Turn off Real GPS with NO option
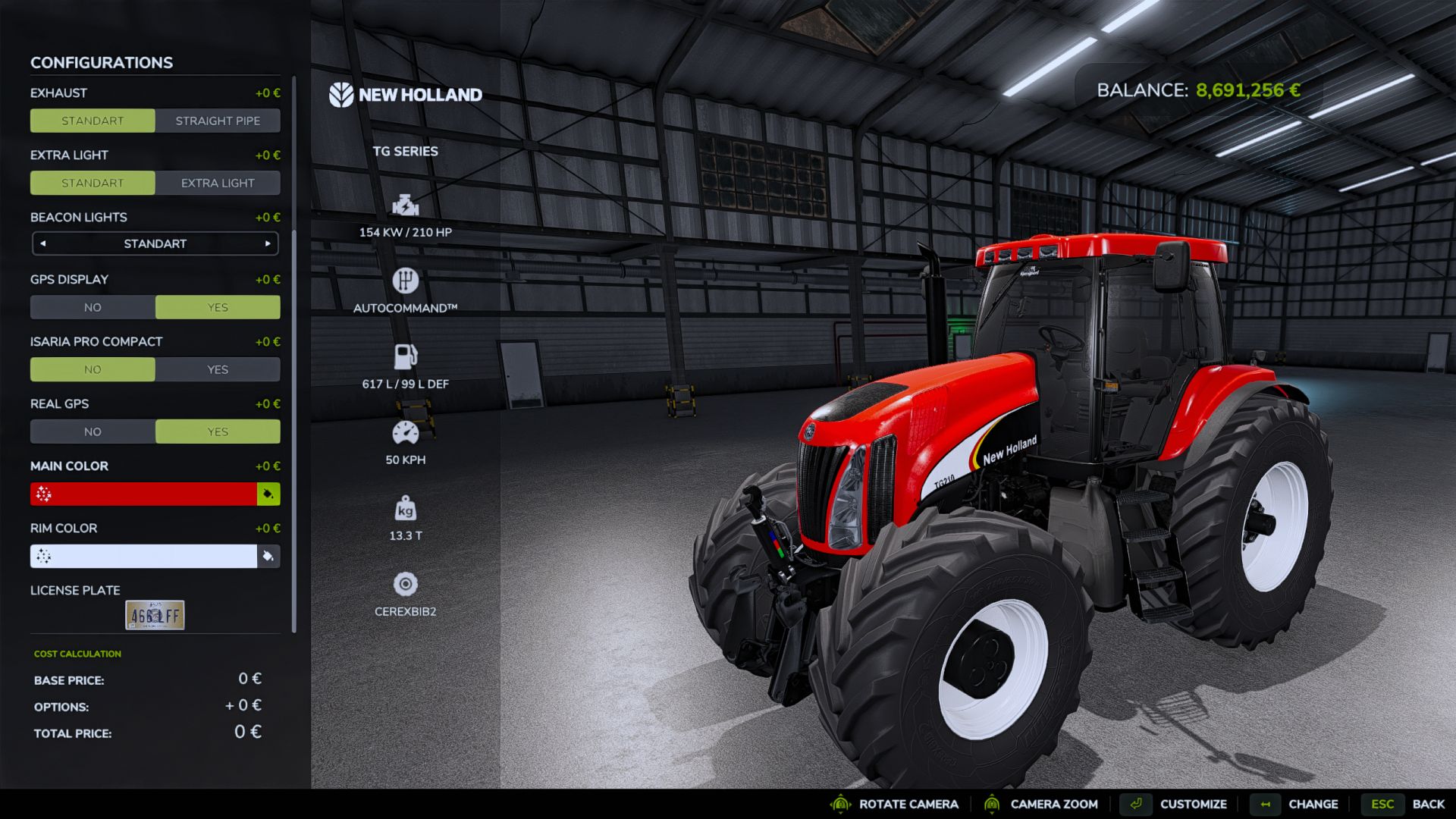The height and width of the screenshot is (819, 1456). click(93, 431)
